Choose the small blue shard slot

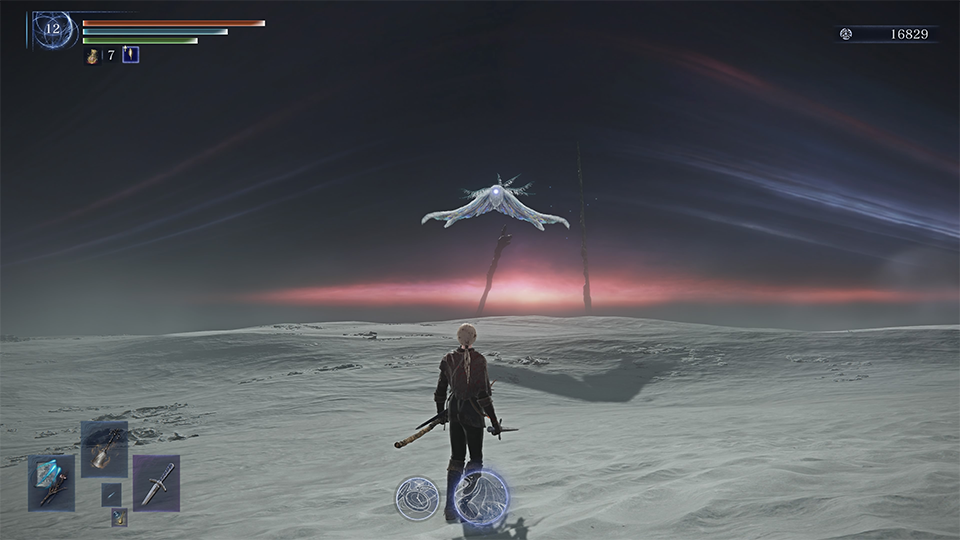tap(111, 494)
